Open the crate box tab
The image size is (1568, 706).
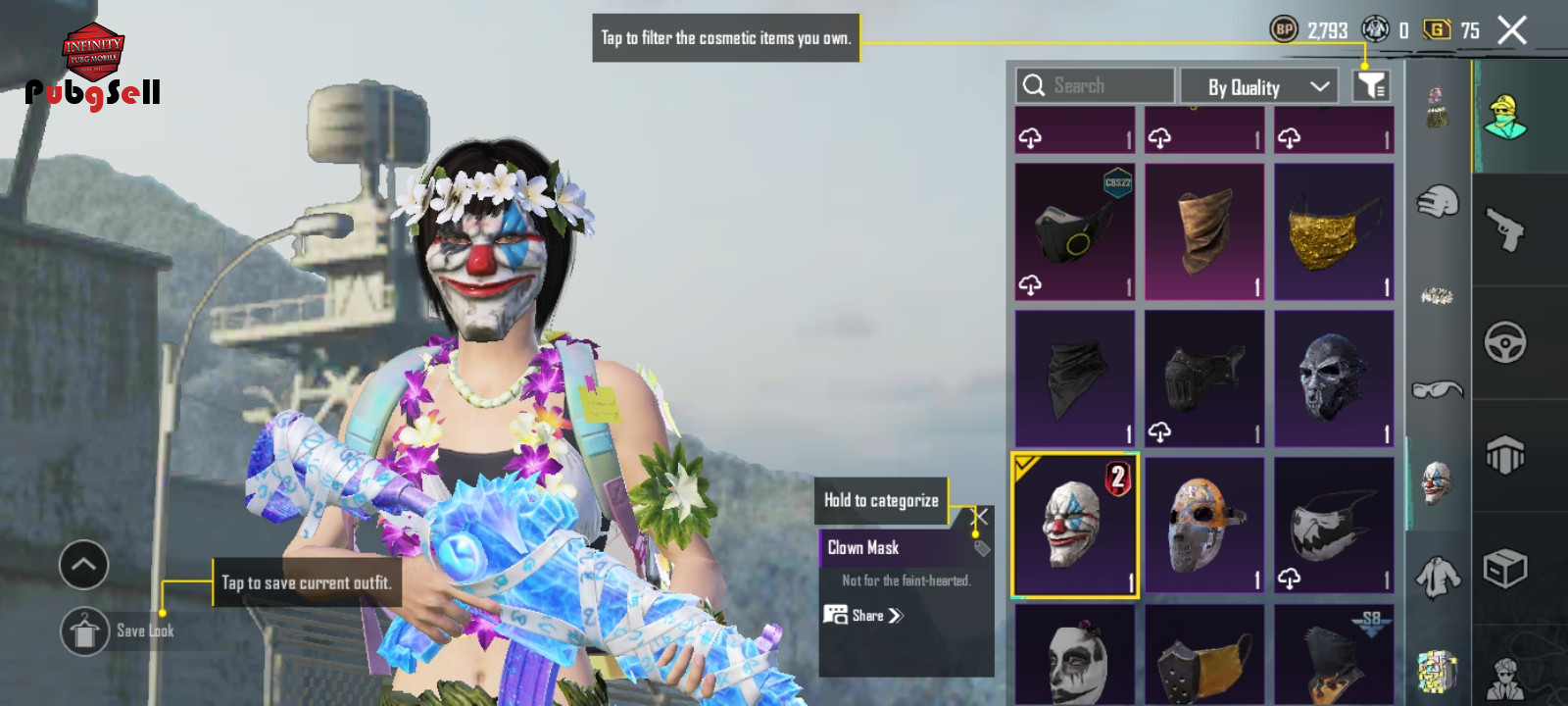(1504, 569)
